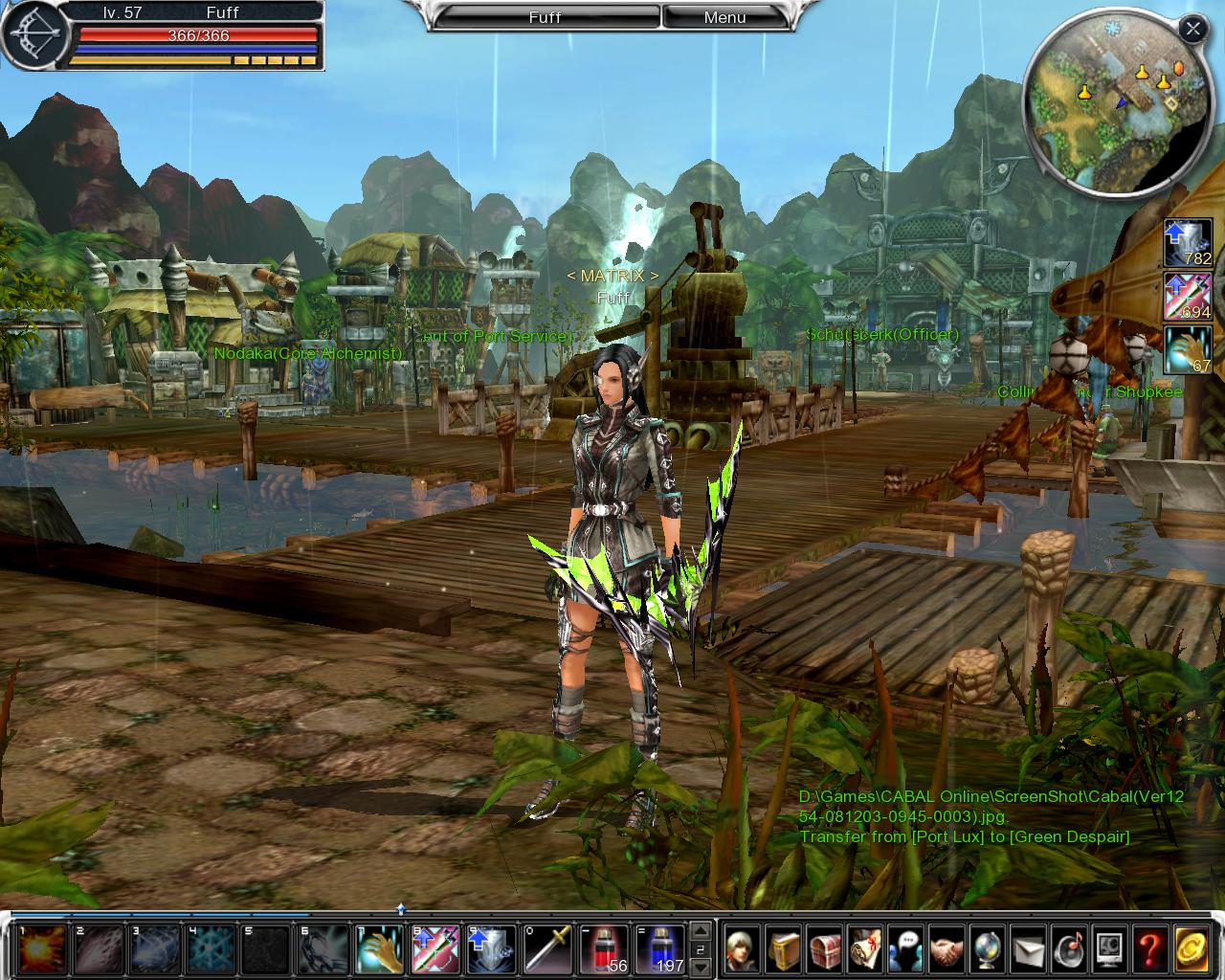The height and width of the screenshot is (980, 1225).
Task: Open the red question mark help
Action: coord(1151,949)
